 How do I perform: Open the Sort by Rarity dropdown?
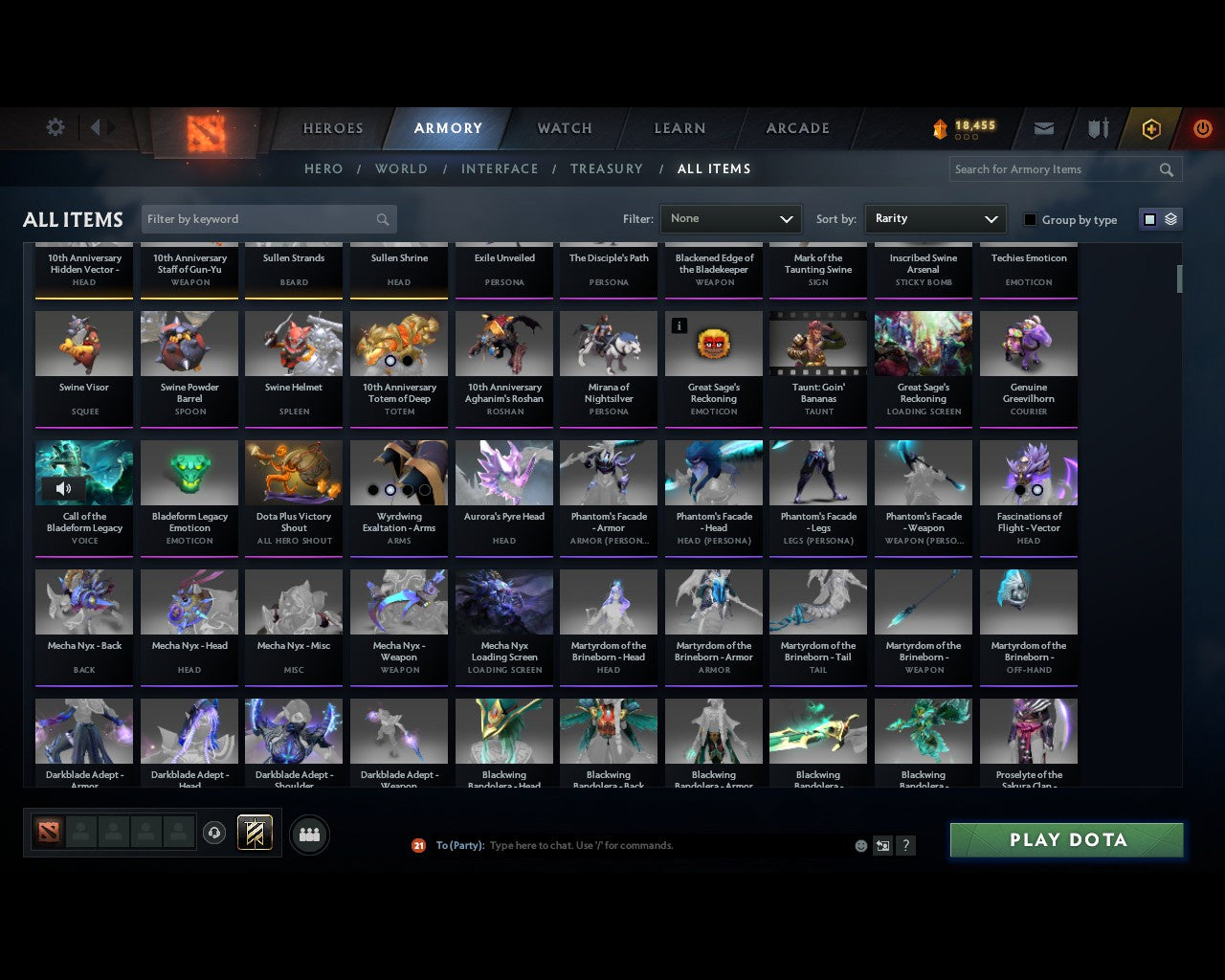(935, 218)
